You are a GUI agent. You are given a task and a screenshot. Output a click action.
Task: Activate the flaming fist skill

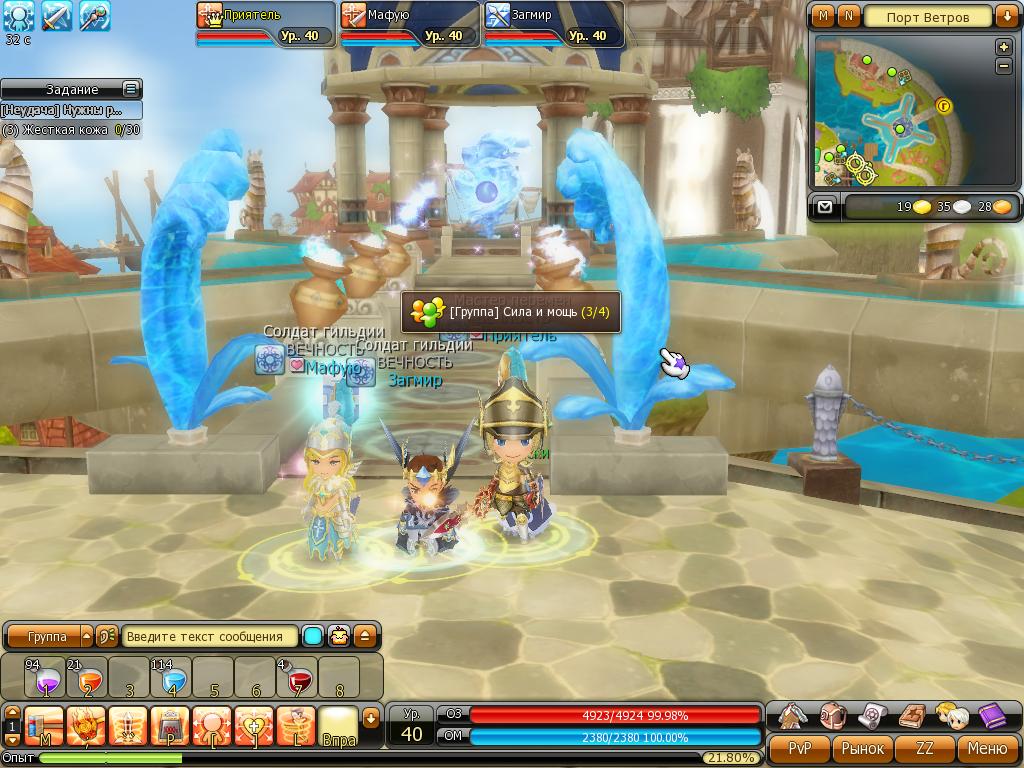pos(86,725)
